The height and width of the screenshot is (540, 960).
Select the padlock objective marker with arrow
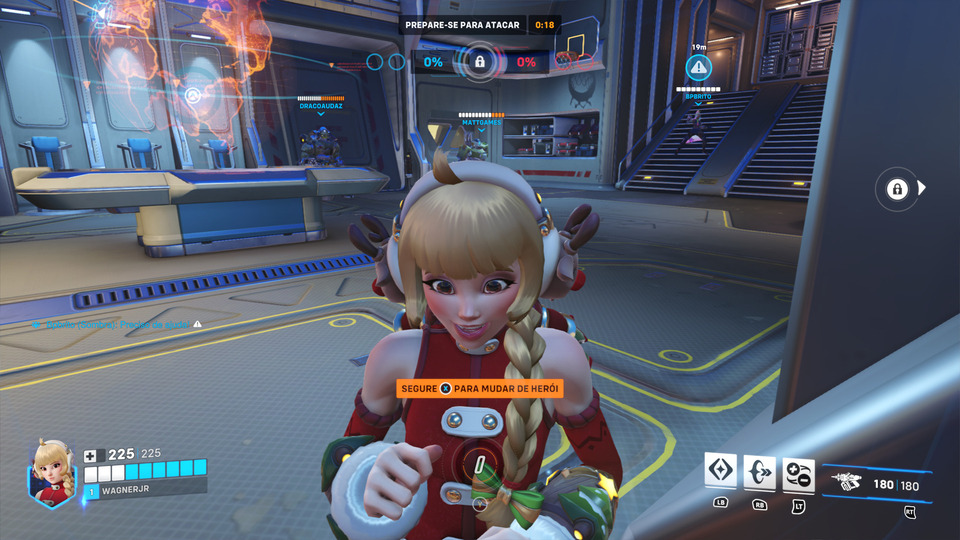tap(897, 189)
